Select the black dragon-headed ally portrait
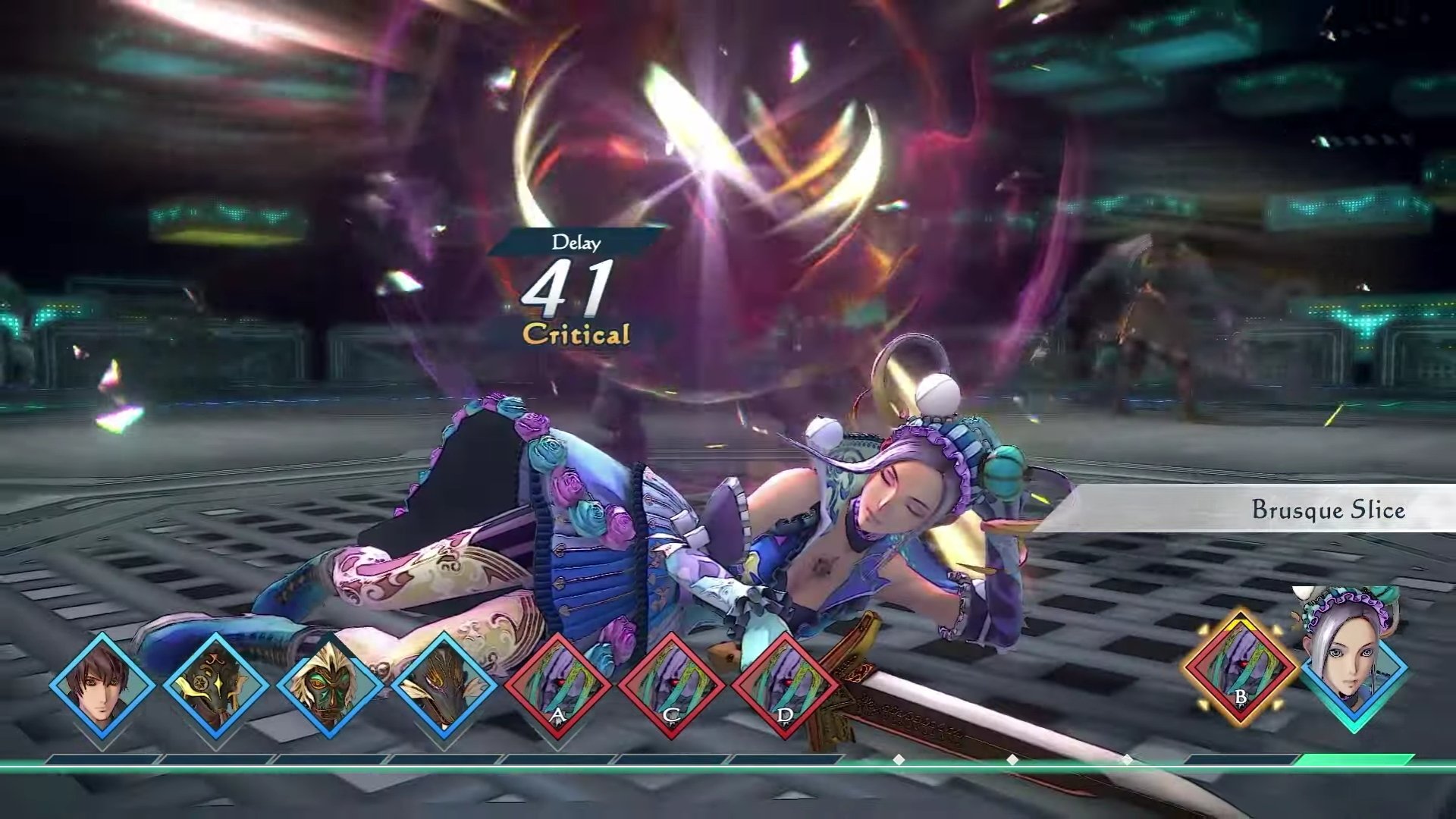This screenshot has height=819, width=1456. (x=444, y=685)
